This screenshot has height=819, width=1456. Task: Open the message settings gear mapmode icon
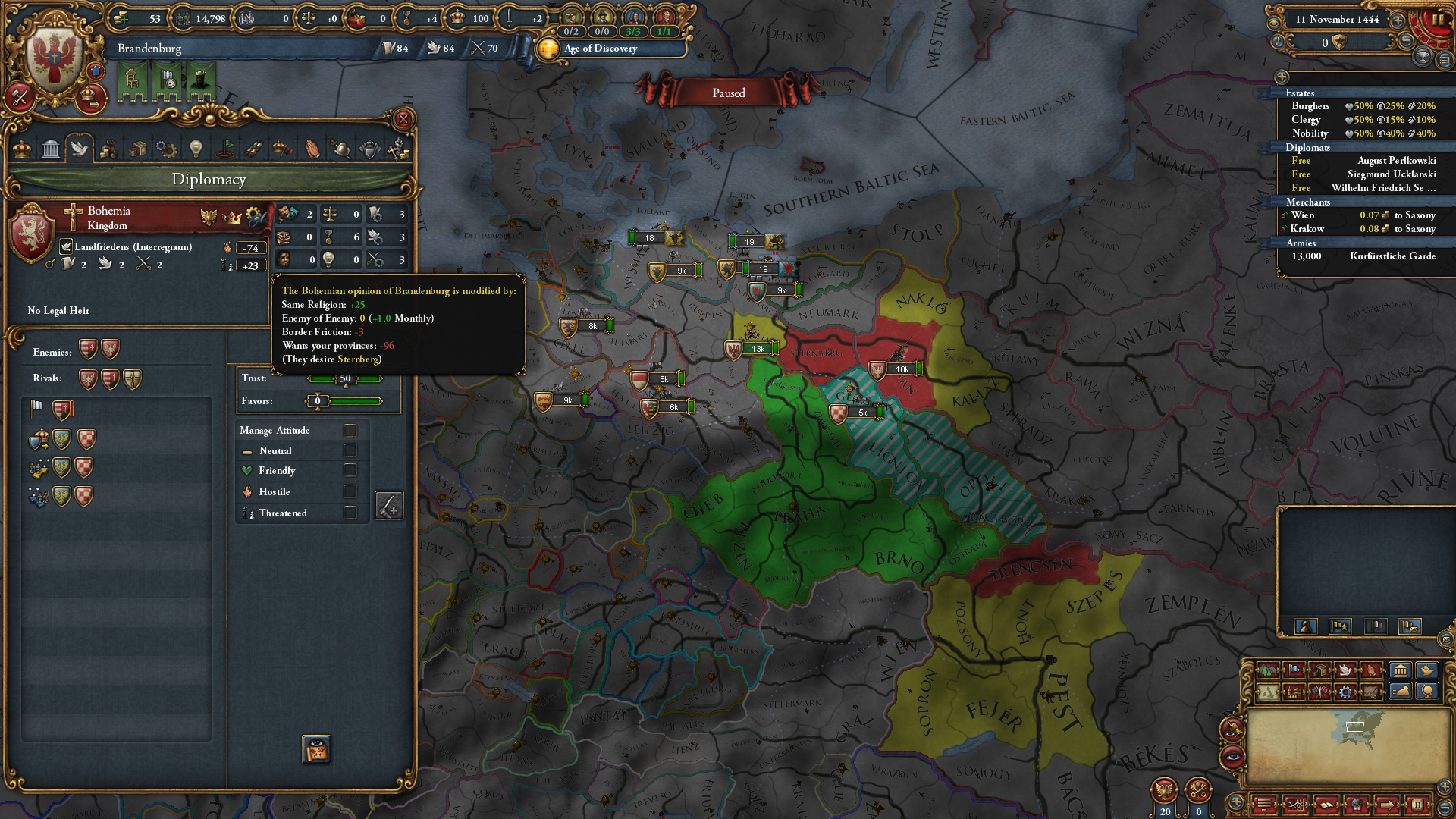[x=1346, y=693]
